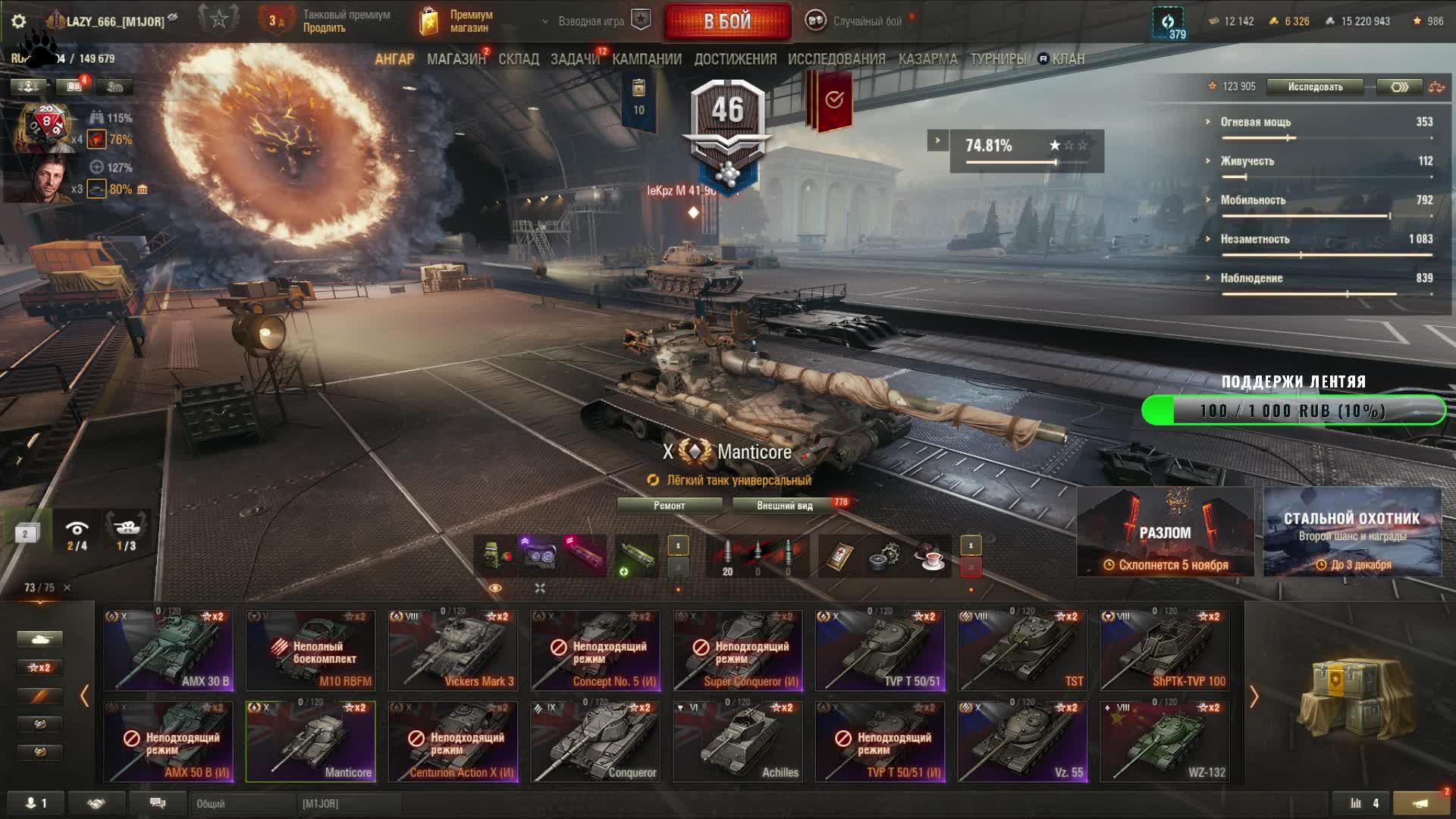Open the ИССЛЕДОВАНИЯ tab
Image resolution: width=1456 pixels, height=819 pixels.
tap(836, 59)
